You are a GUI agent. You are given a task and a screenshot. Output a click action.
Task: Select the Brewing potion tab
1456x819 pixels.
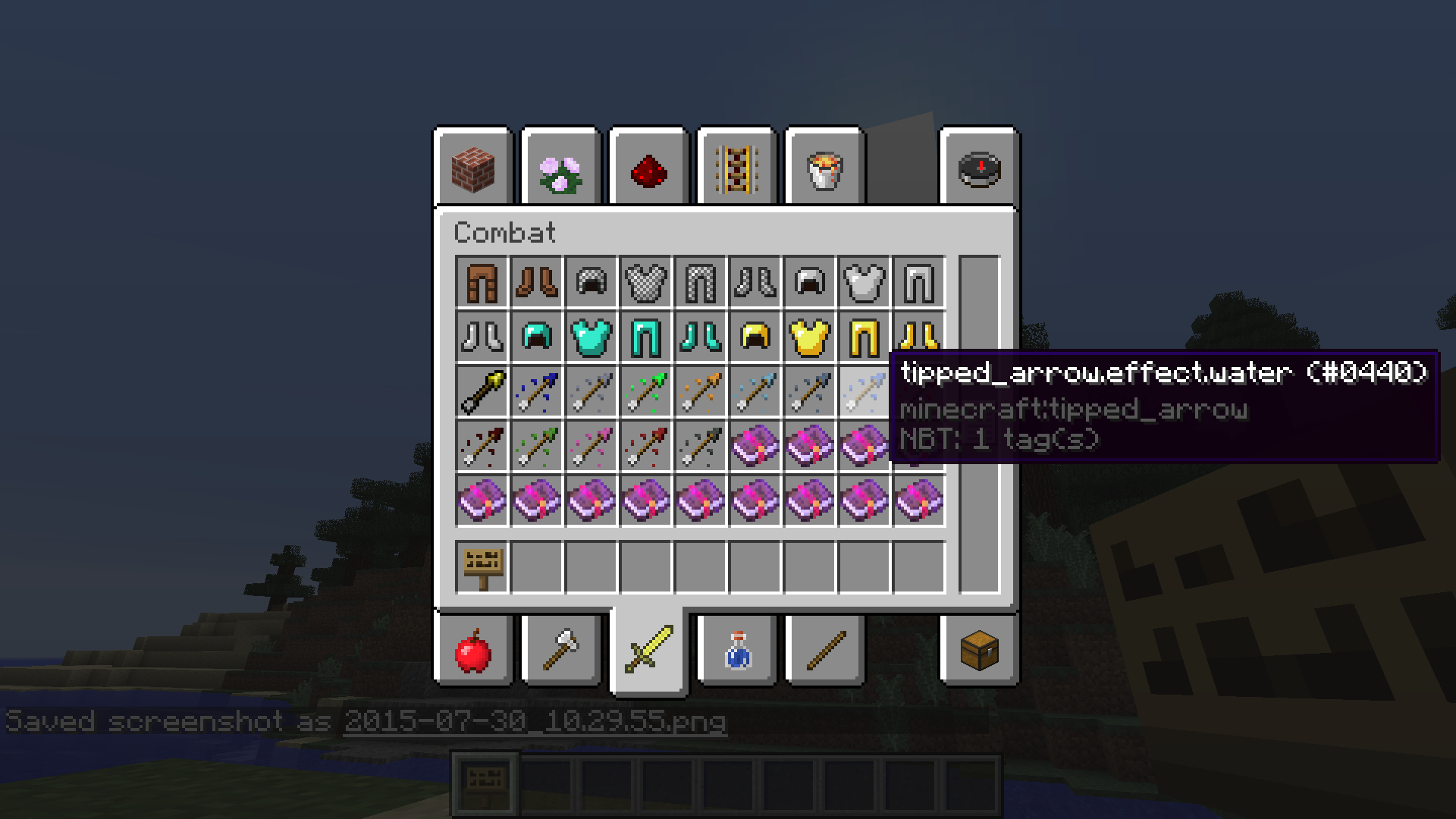[x=737, y=651]
